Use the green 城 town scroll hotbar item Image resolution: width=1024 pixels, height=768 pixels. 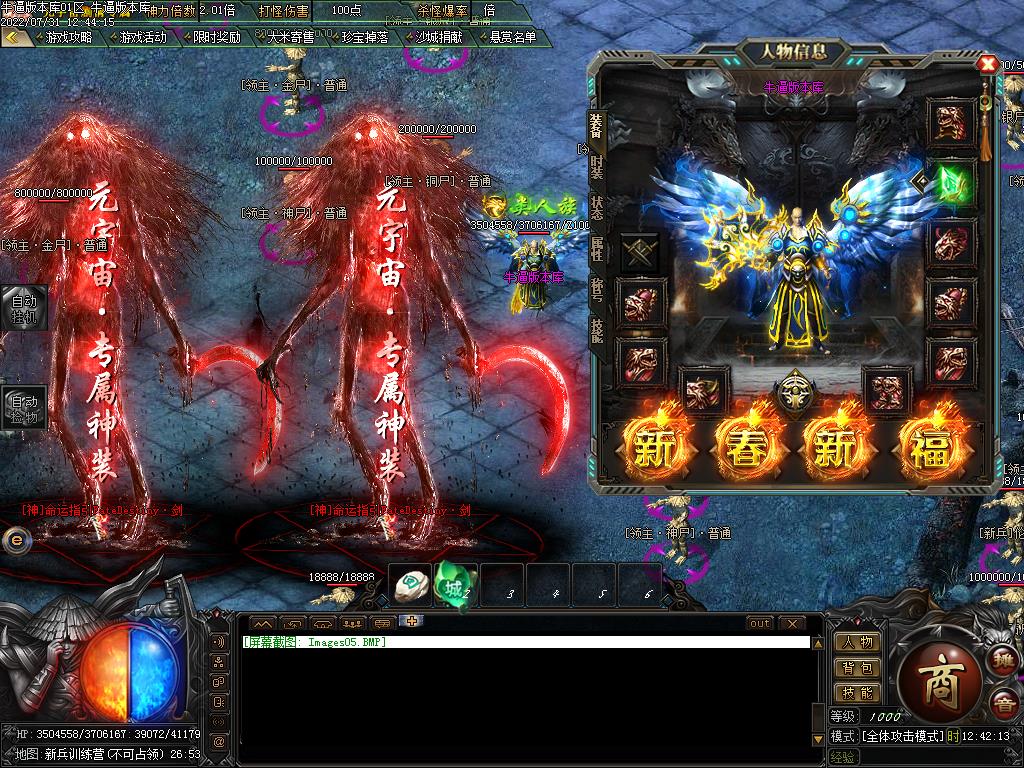click(452, 585)
